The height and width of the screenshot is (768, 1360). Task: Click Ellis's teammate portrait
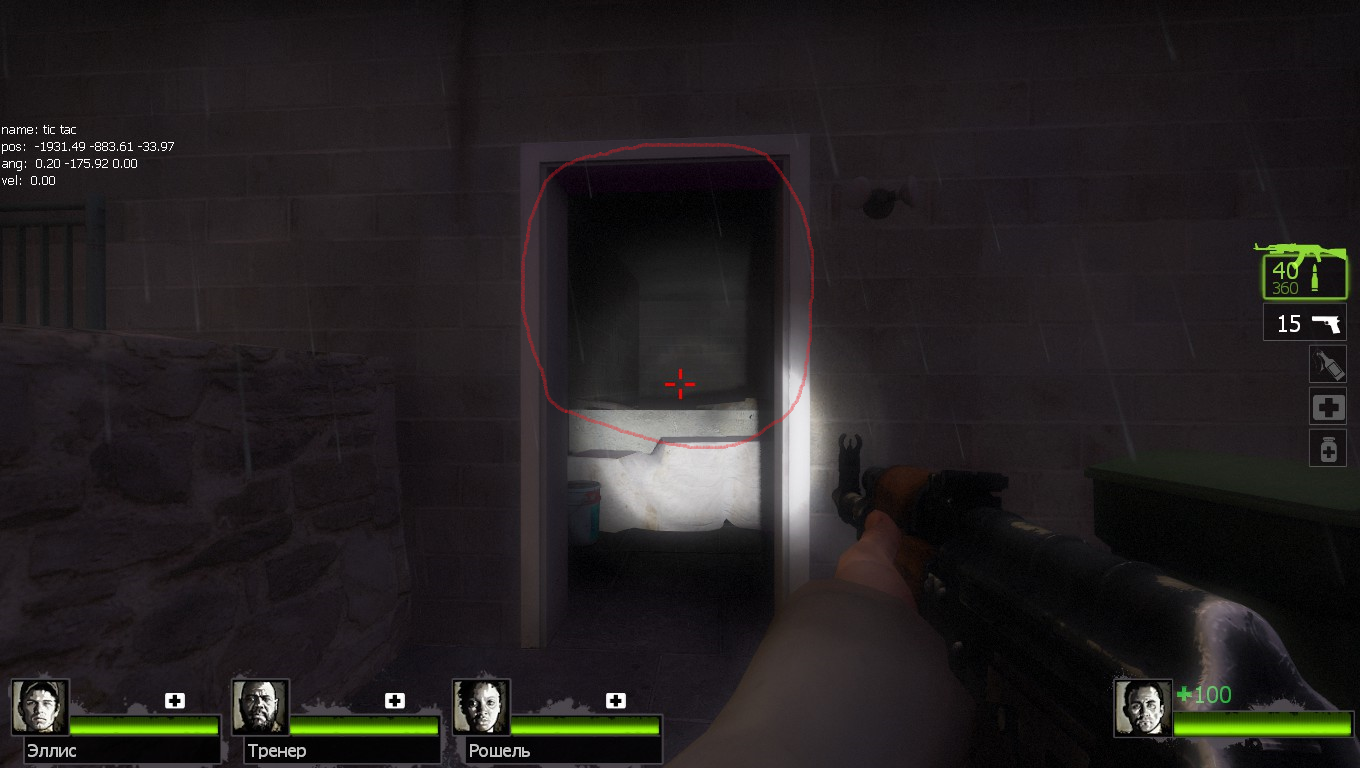41,708
